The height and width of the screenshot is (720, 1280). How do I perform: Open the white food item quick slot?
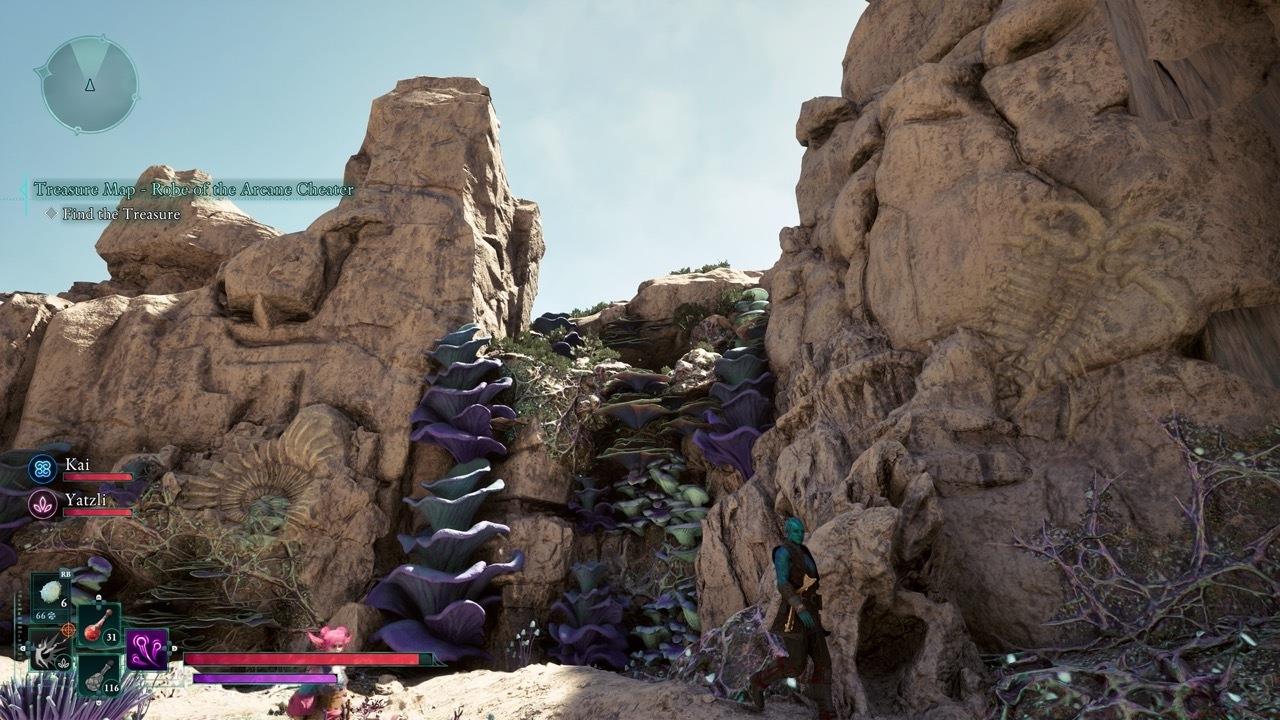(49, 589)
